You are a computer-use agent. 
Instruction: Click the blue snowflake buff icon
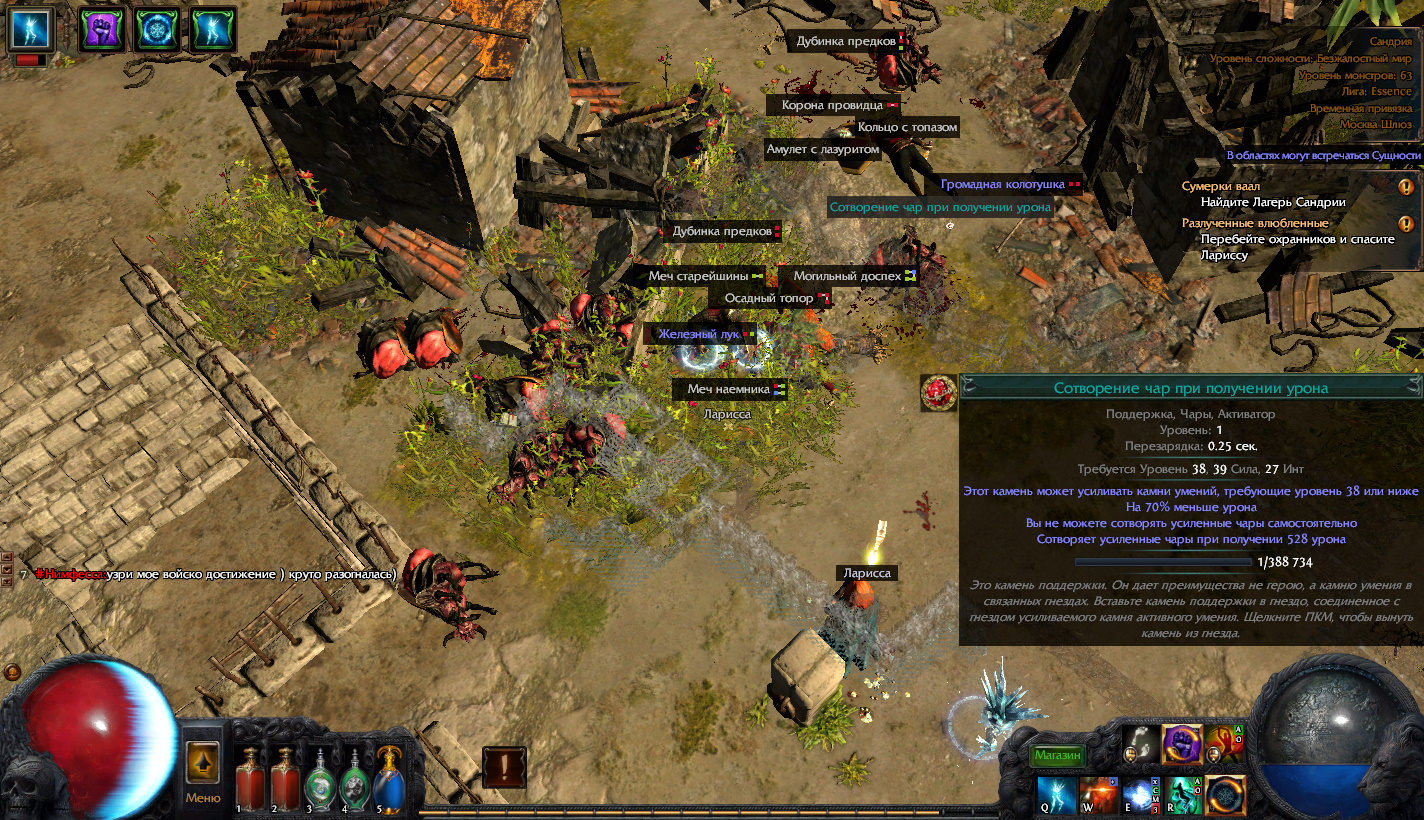point(157,30)
